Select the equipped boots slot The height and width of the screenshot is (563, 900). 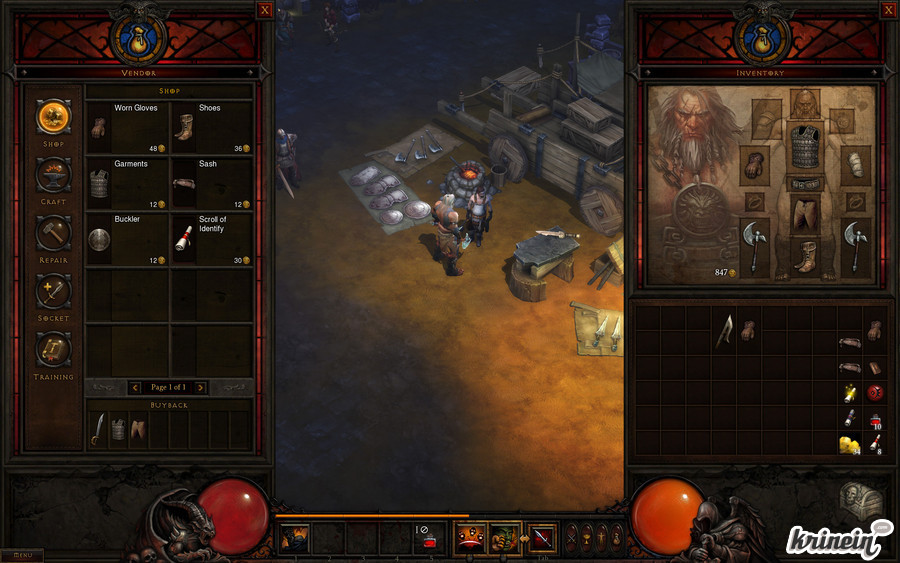click(805, 257)
